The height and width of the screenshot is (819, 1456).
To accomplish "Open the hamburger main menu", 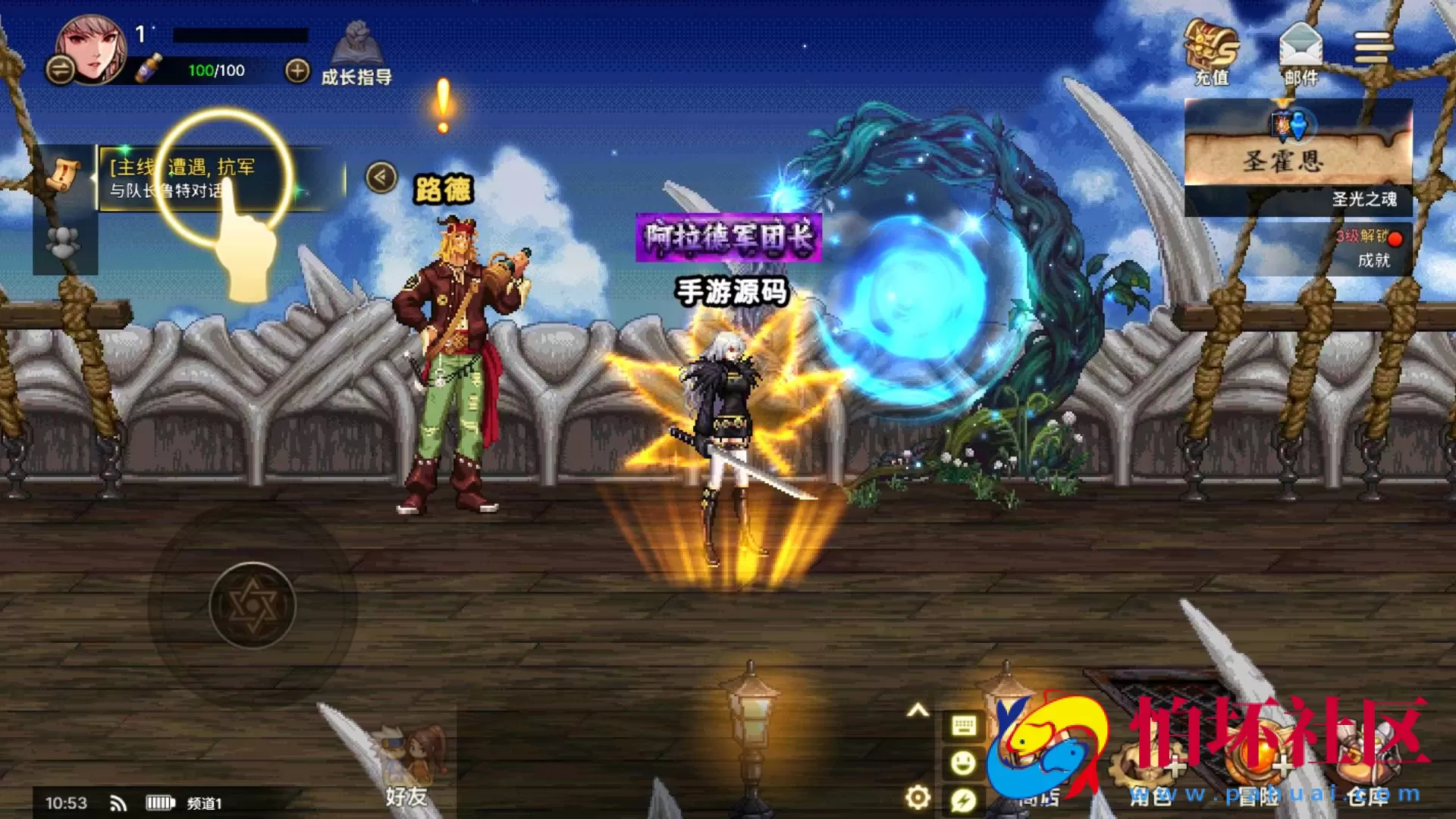I will pos(1373,48).
